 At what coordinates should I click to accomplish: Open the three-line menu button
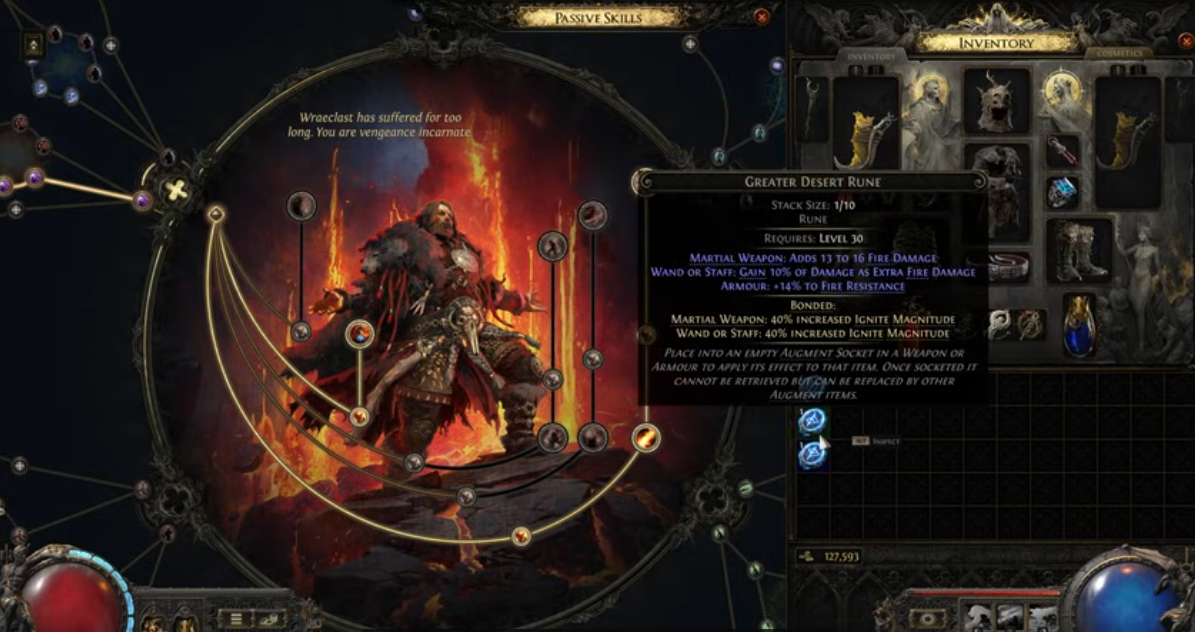(x=235, y=618)
